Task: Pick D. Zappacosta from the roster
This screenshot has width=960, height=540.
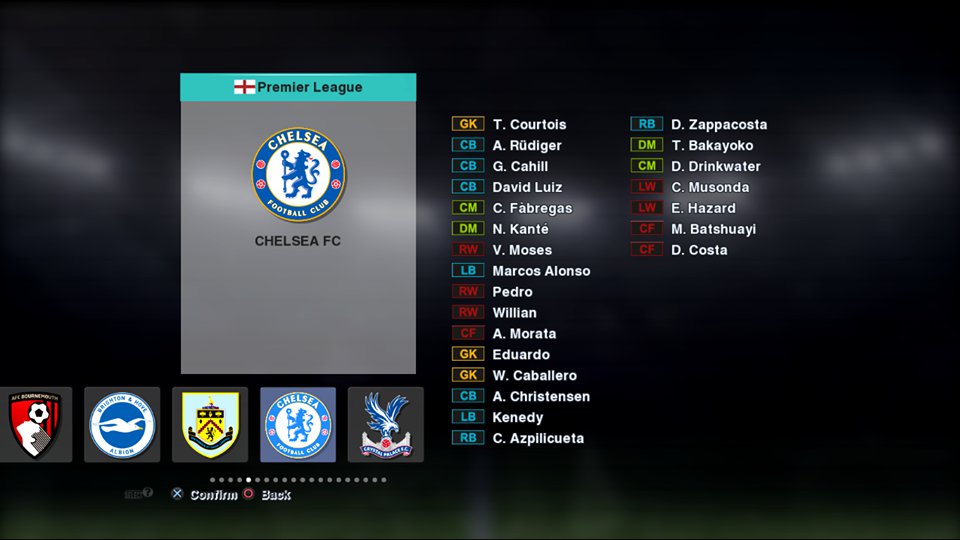Action: click(x=719, y=125)
